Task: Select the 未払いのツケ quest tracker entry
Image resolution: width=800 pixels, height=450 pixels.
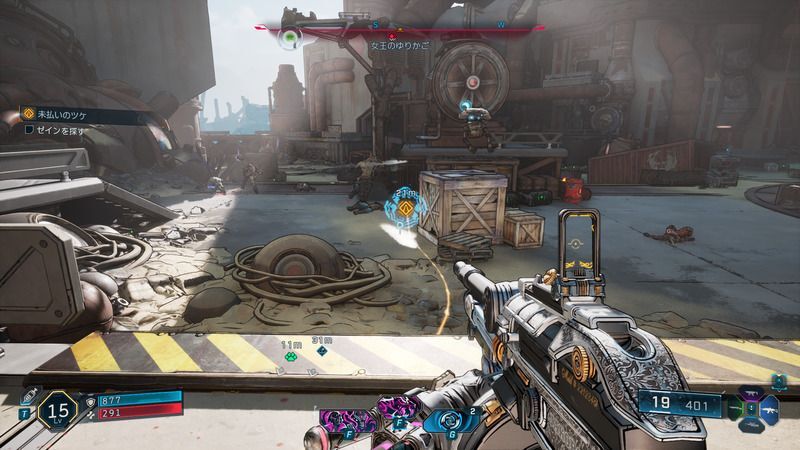Action: point(62,115)
